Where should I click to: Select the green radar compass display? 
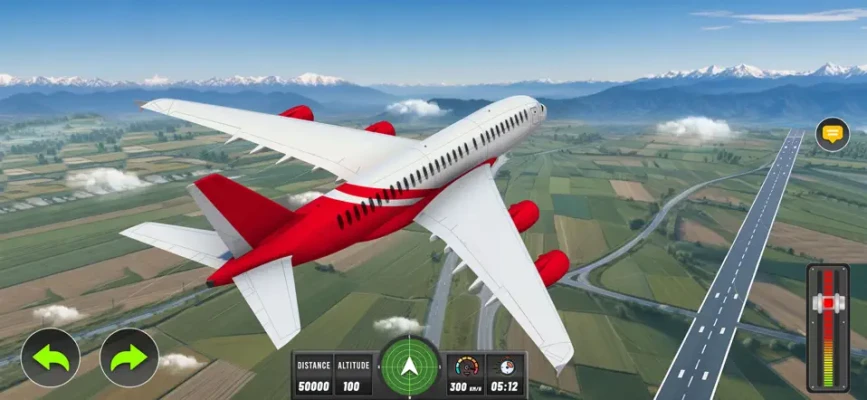409,368
